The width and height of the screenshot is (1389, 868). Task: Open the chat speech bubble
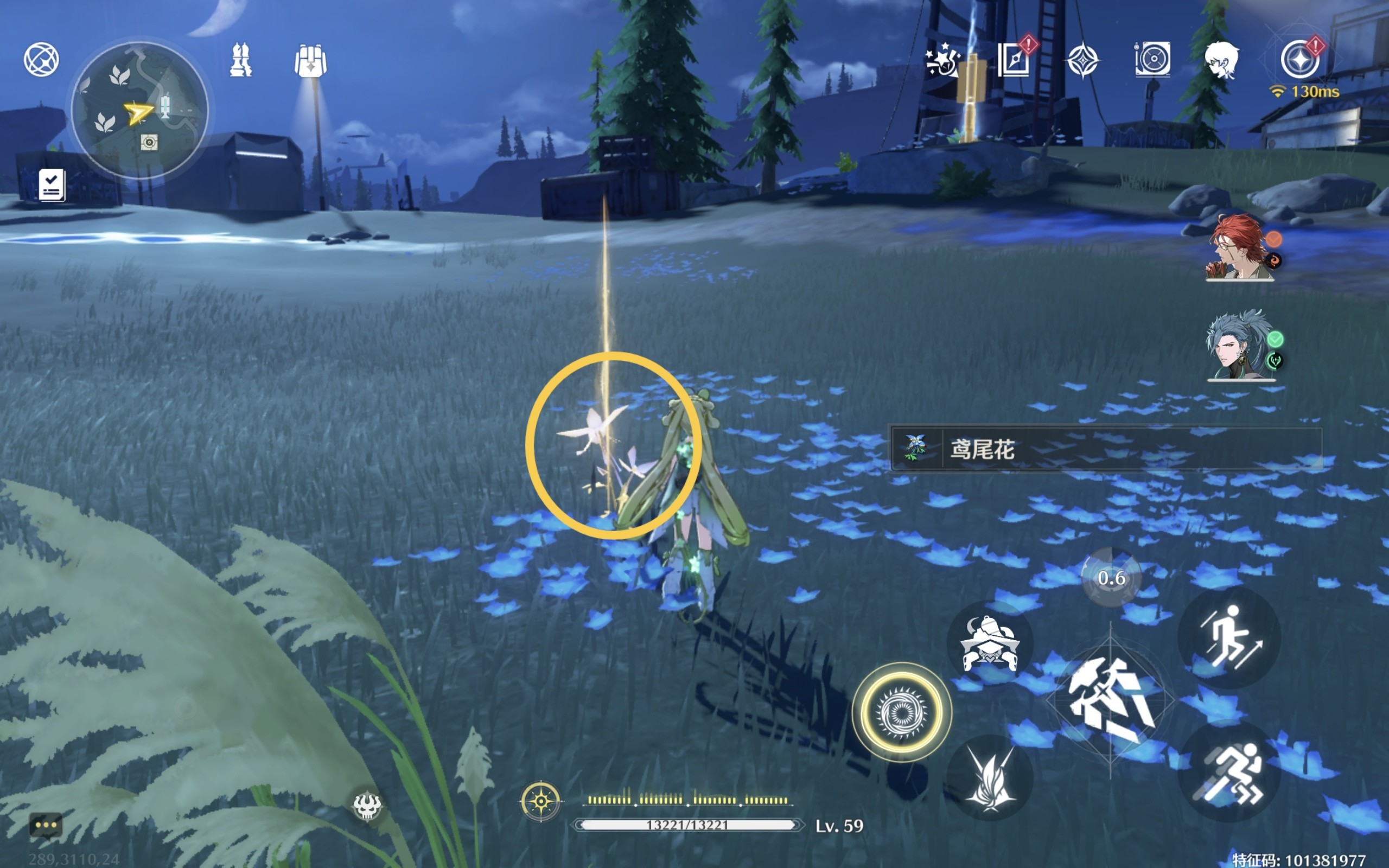pos(46,826)
